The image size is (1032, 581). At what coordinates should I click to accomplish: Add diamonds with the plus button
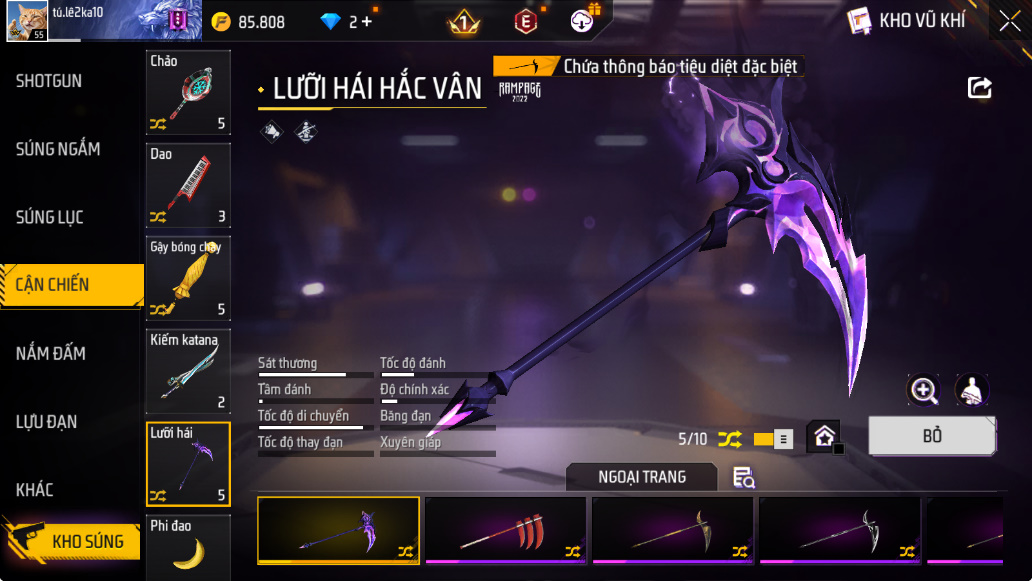pos(366,21)
